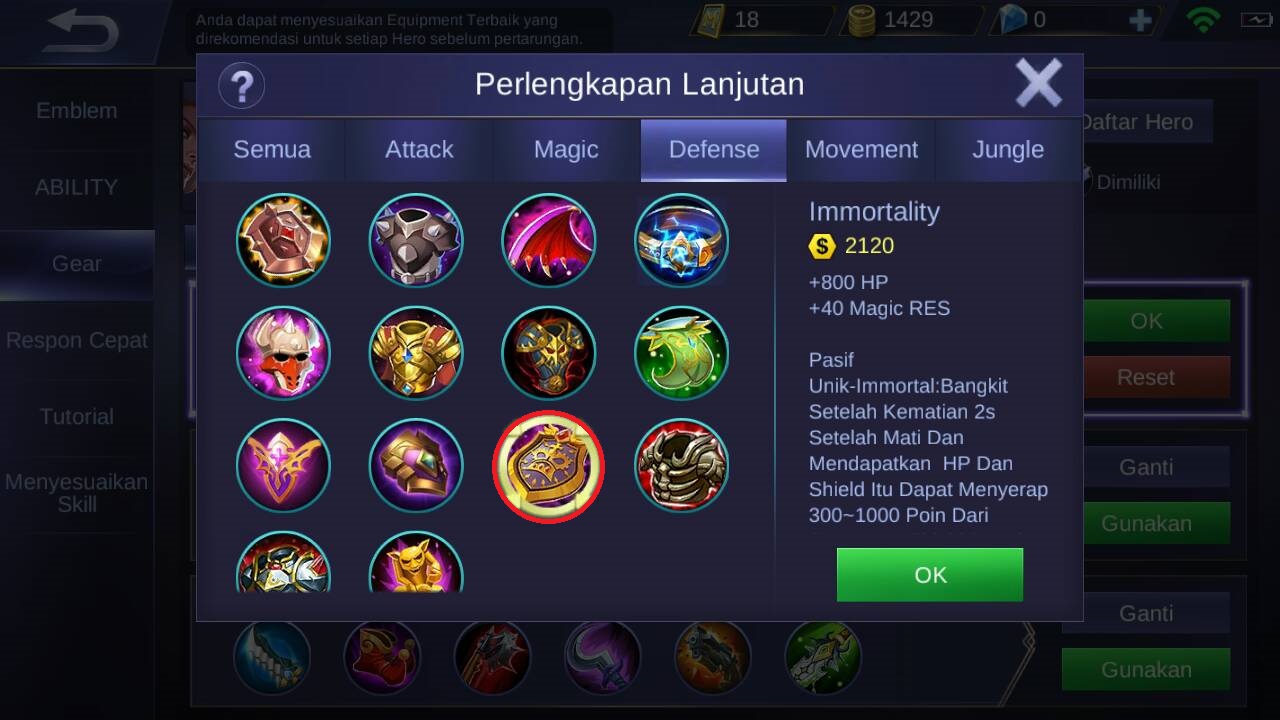Screen dimensions: 1280x720
Task: Go back with the arrow button
Action: pyautogui.click(x=82, y=32)
